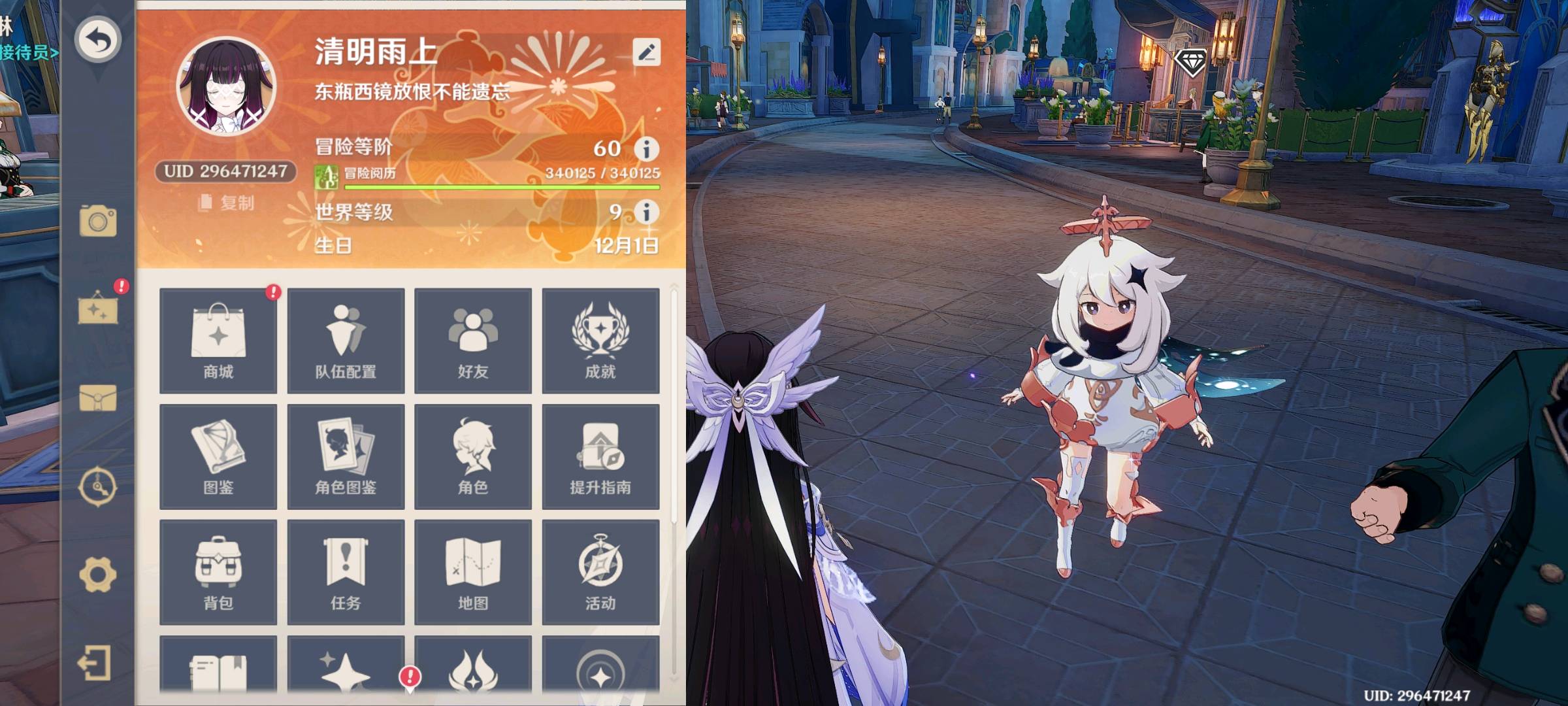Viewport: 1568px width, 706px height.
Task: Open the 提升指南 upgrade guide
Action: pos(600,456)
